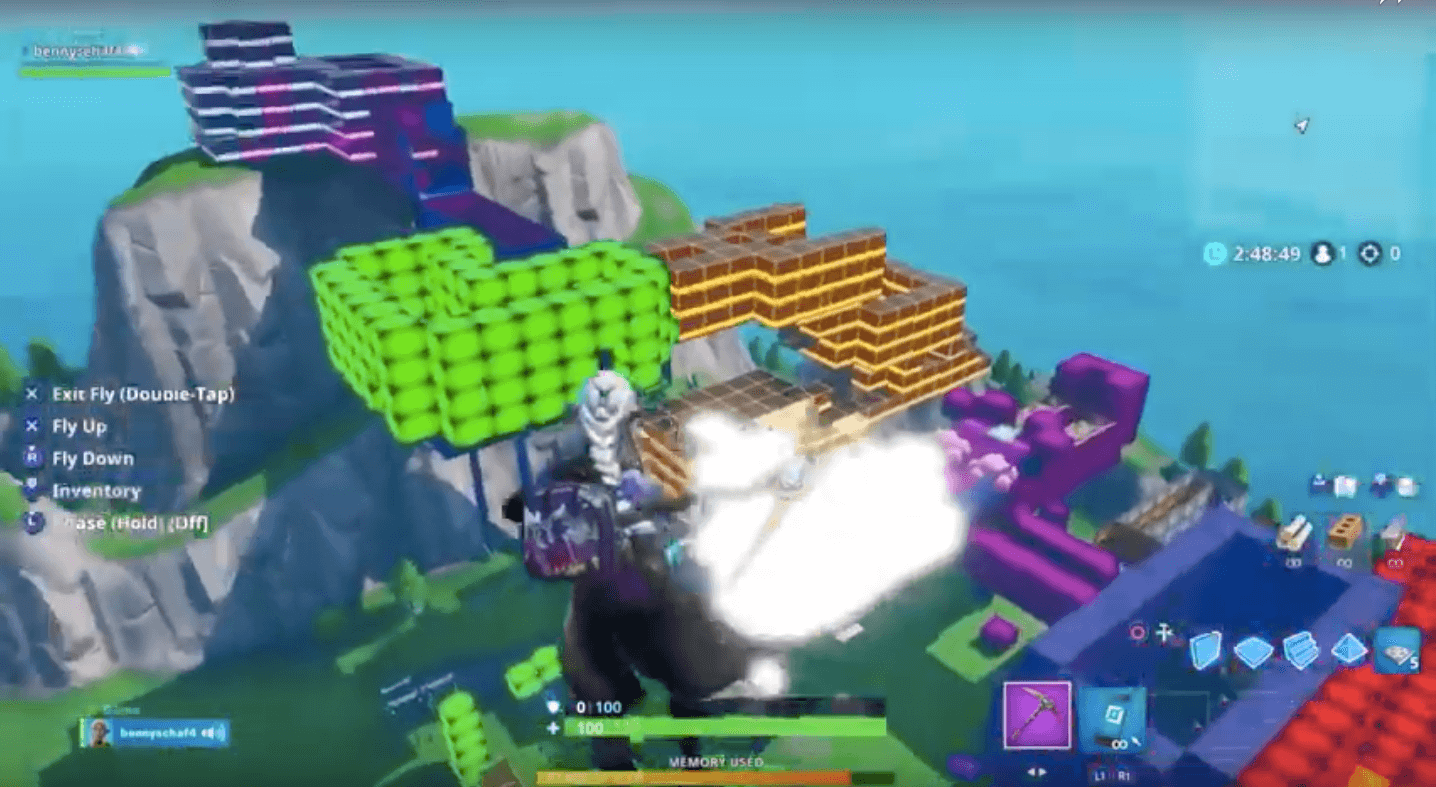1436x787 pixels.
Task: Click the Creative phone tool slot
Action: tap(1112, 715)
